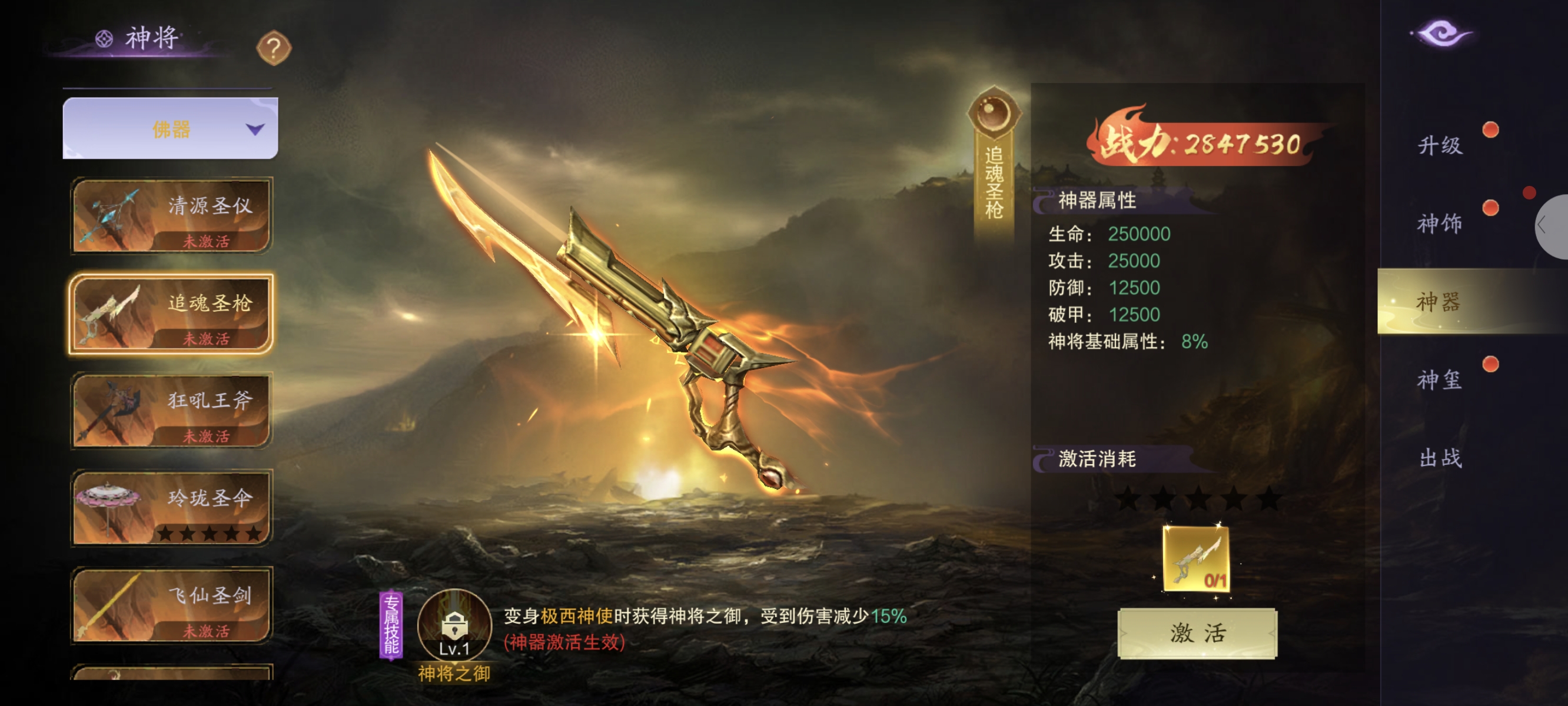Image resolution: width=1568 pixels, height=706 pixels.
Task: Open the 神器 tab
Action: (x=1440, y=301)
